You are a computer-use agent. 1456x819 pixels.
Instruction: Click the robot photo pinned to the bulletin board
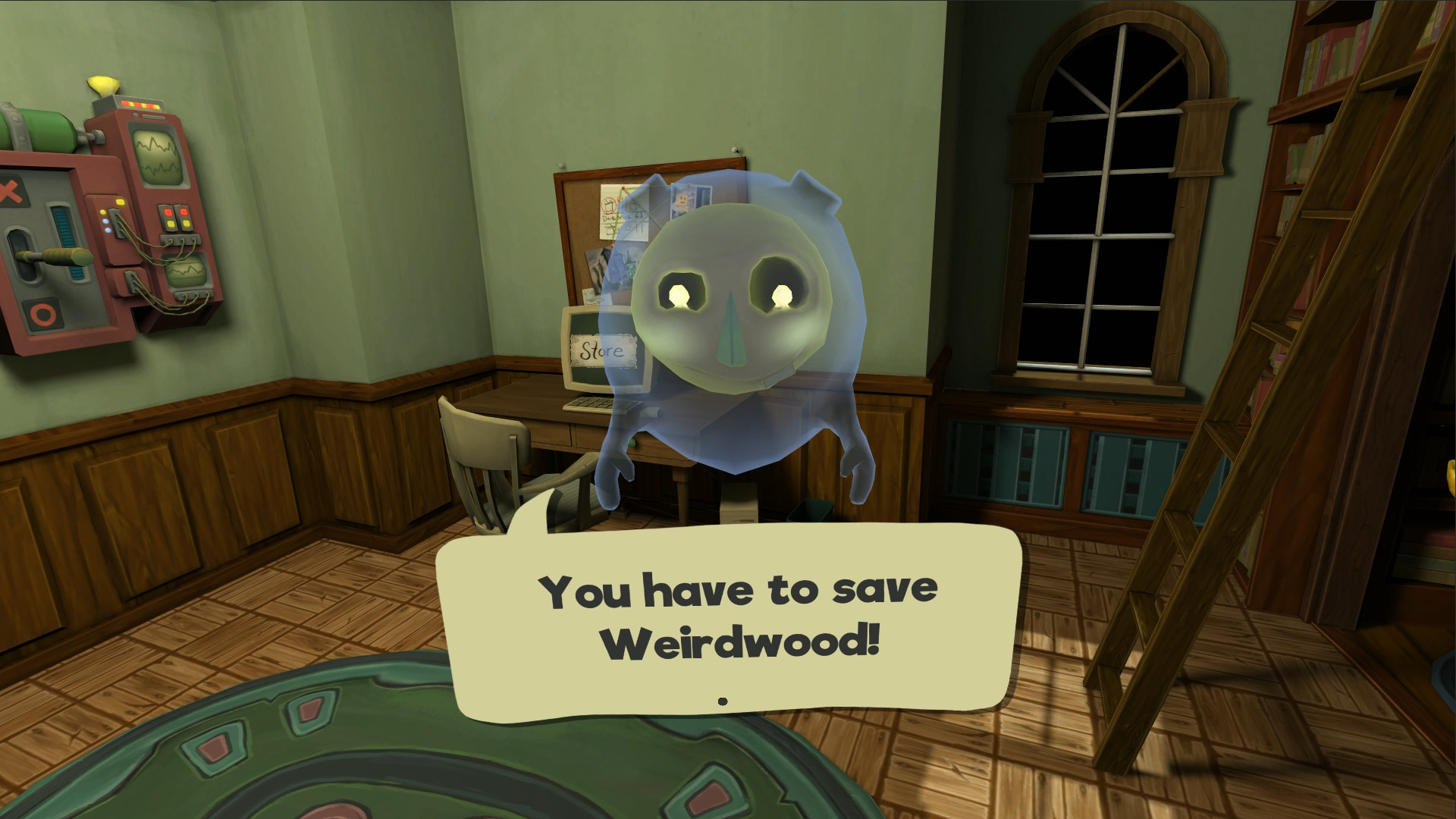point(690,199)
